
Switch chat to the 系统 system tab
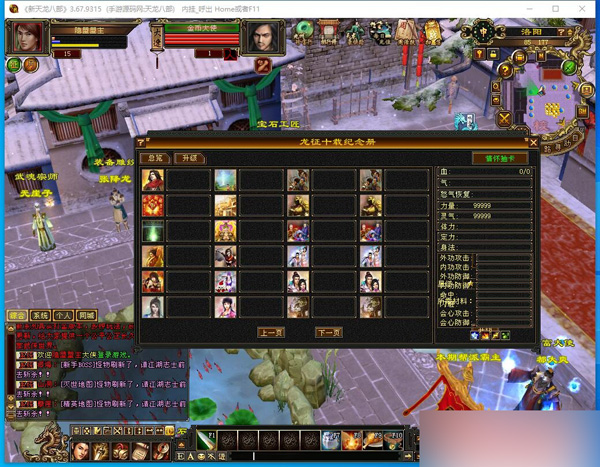41,315
